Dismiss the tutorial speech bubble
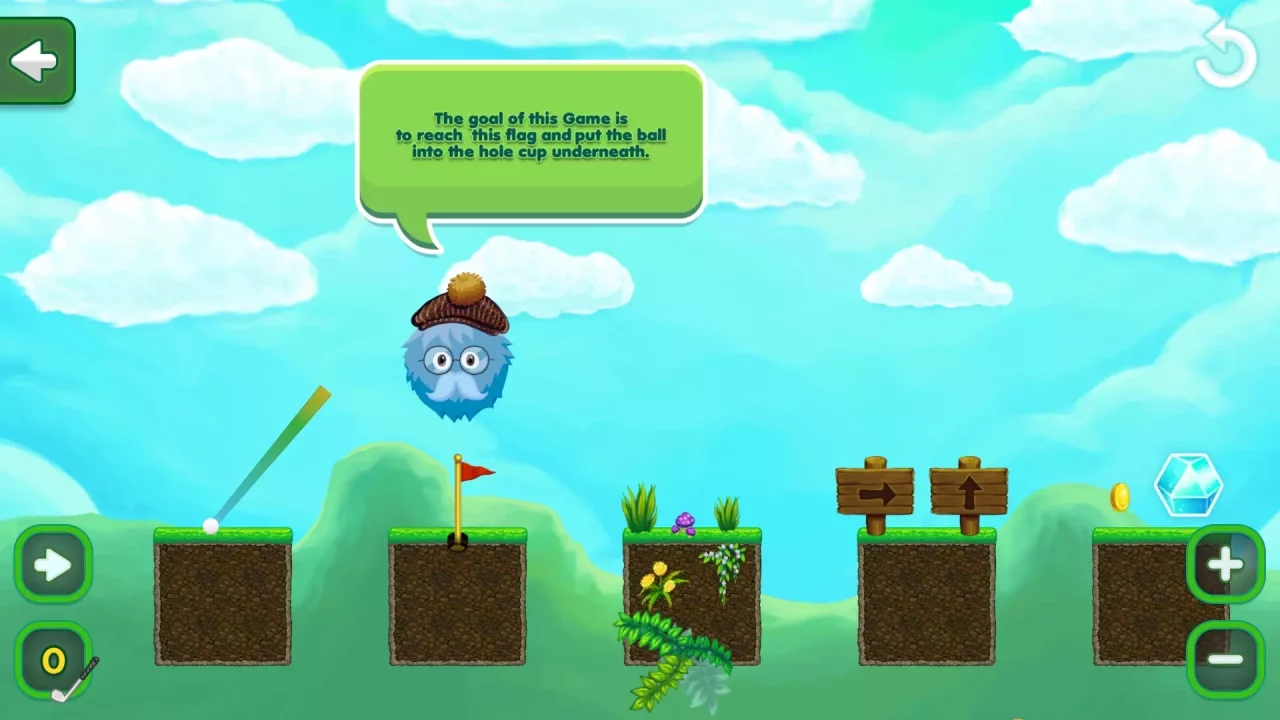Image resolution: width=1280 pixels, height=720 pixels. [530, 140]
